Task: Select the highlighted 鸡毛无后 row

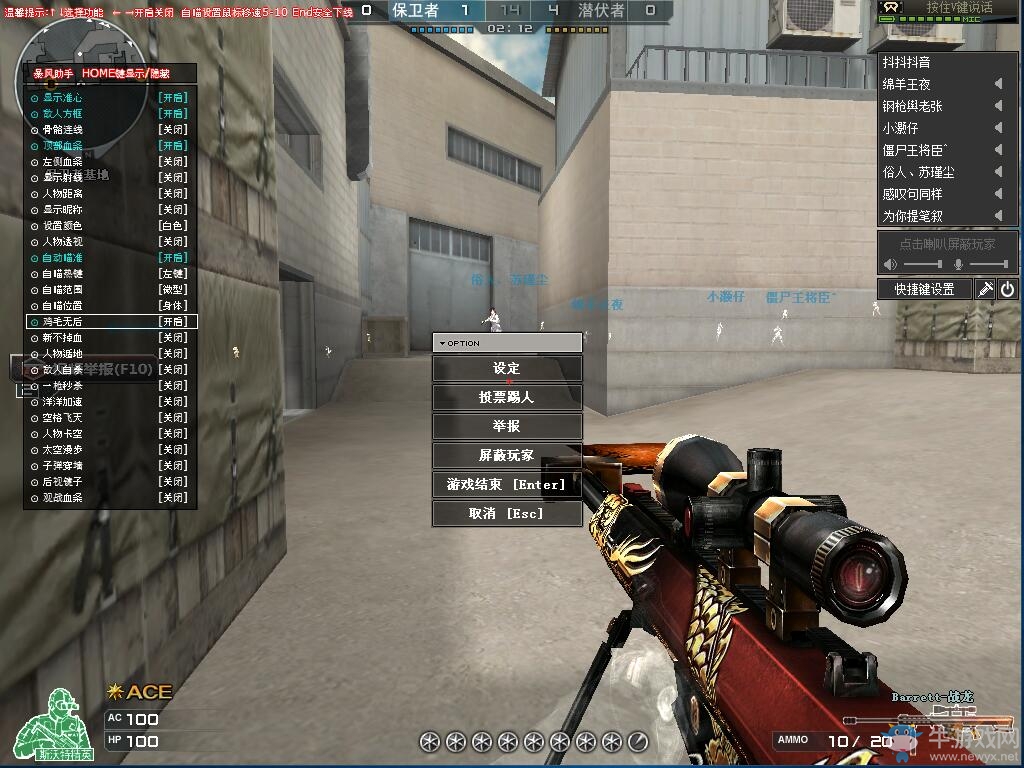Action: (110, 322)
